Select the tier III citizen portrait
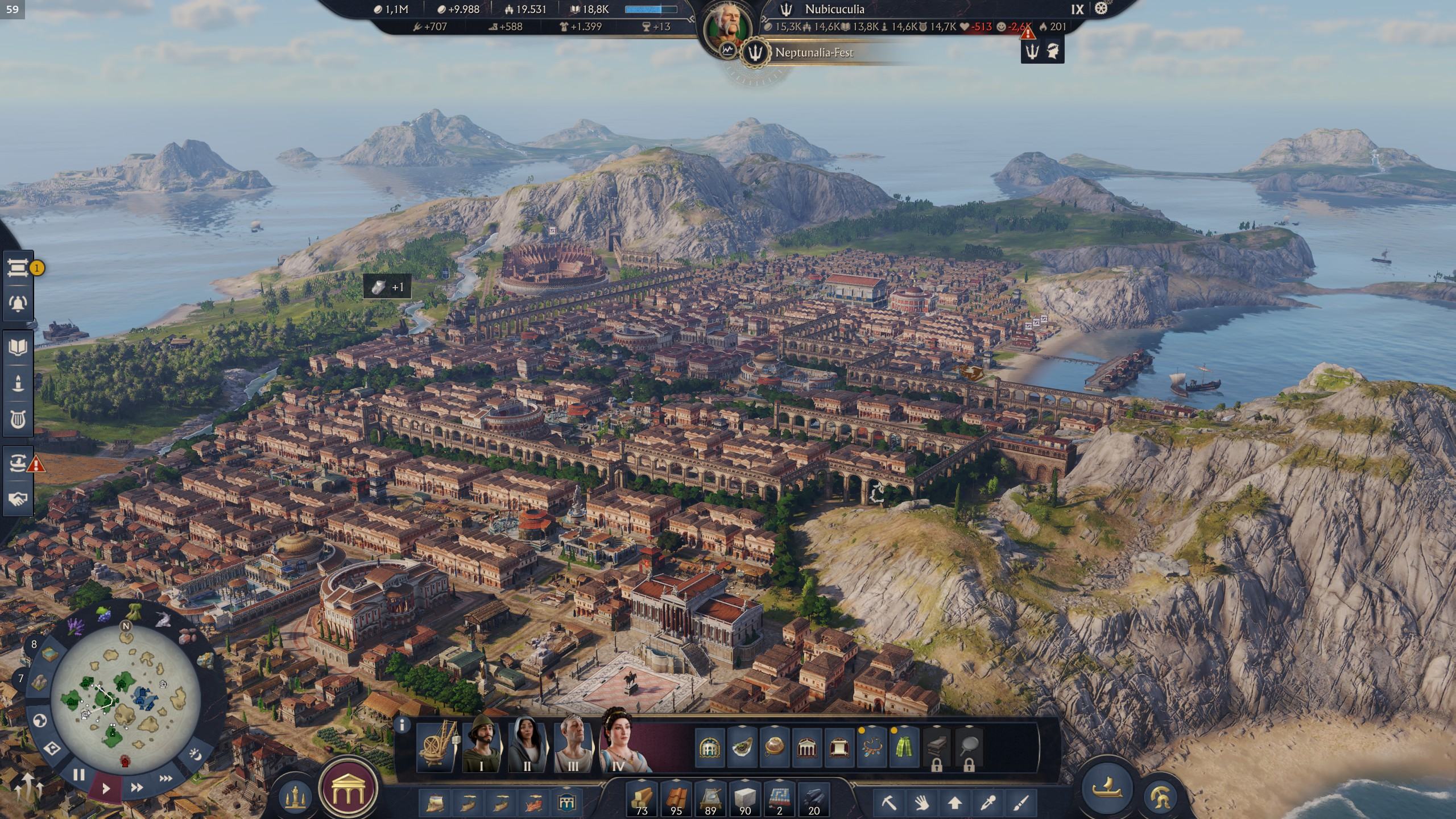The image size is (1456, 819). coord(572,744)
